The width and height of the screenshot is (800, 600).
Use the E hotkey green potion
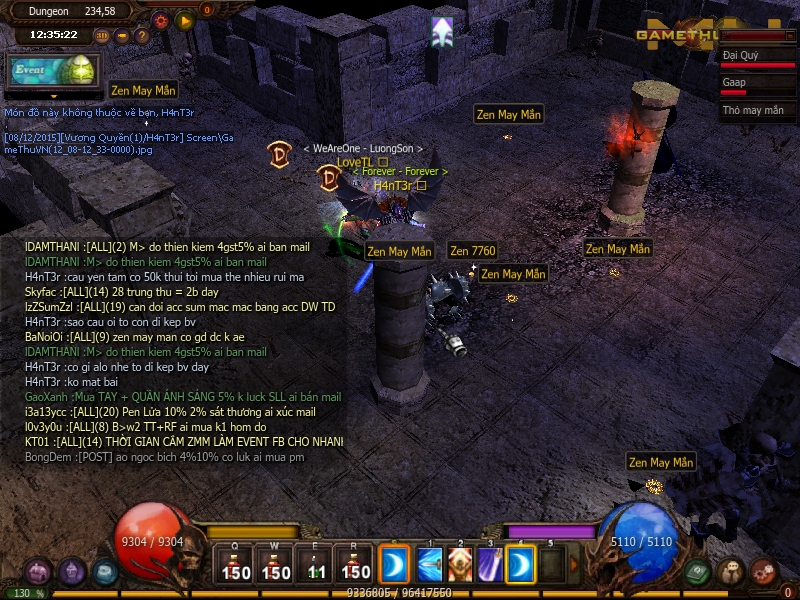coord(316,564)
